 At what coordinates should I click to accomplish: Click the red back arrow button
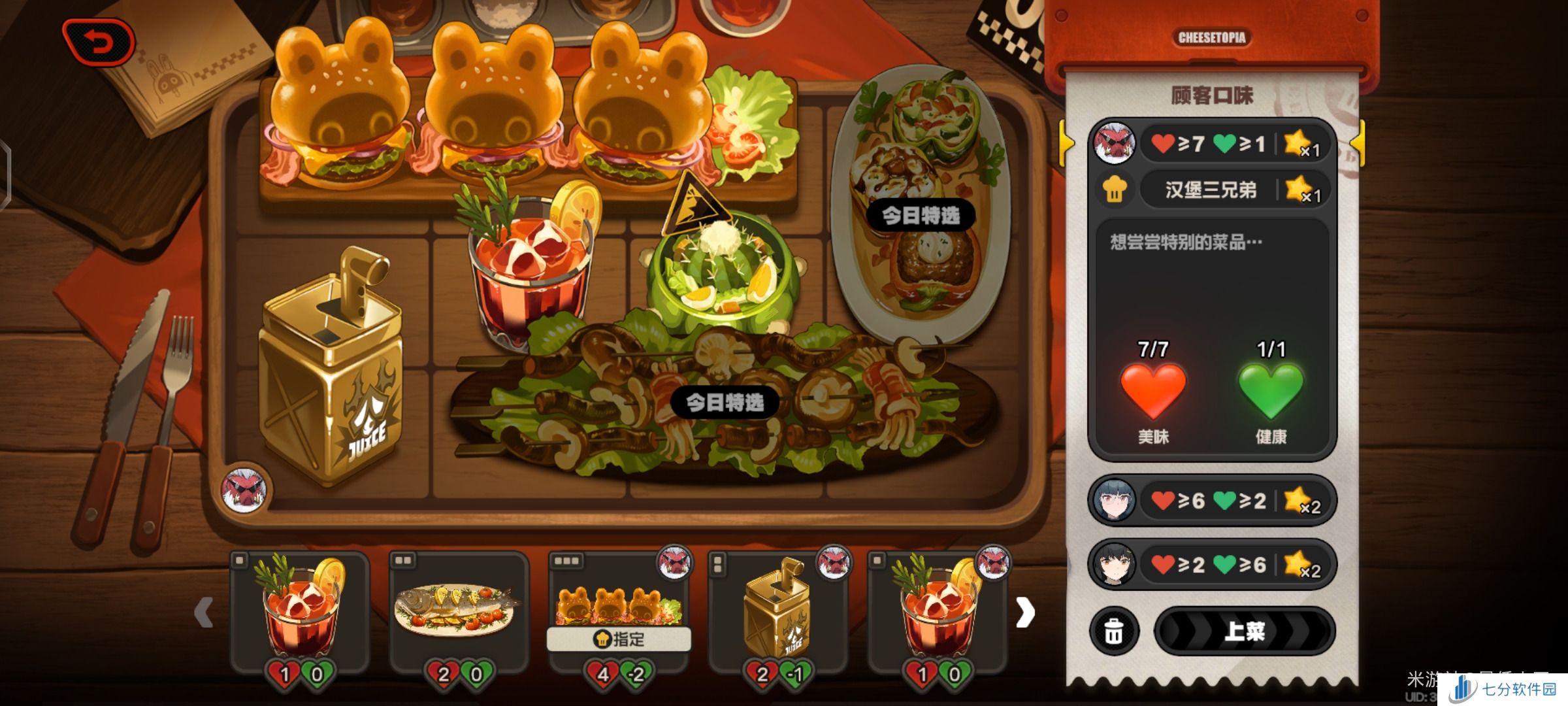tap(98, 43)
